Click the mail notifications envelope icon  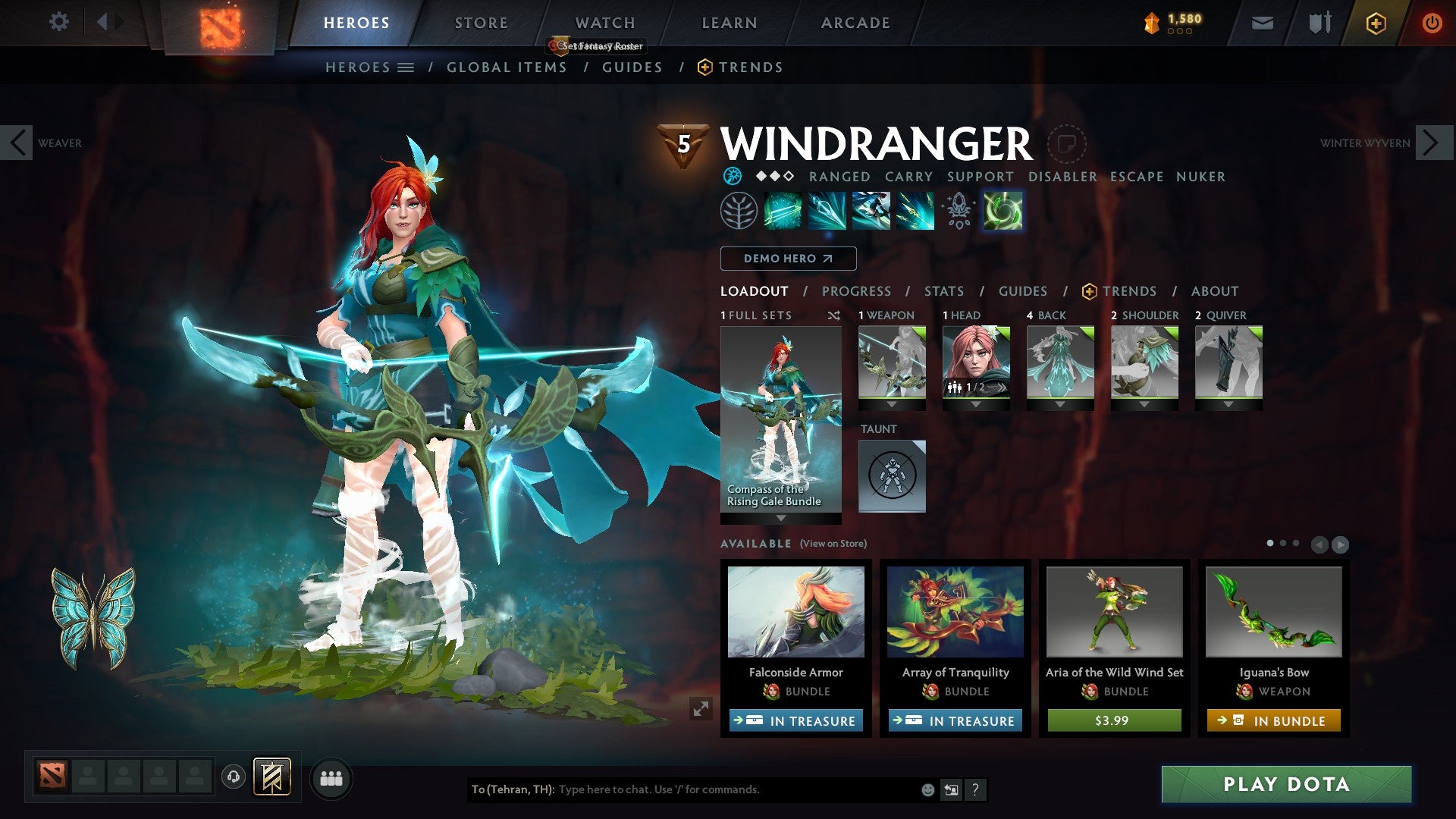click(x=1263, y=23)
